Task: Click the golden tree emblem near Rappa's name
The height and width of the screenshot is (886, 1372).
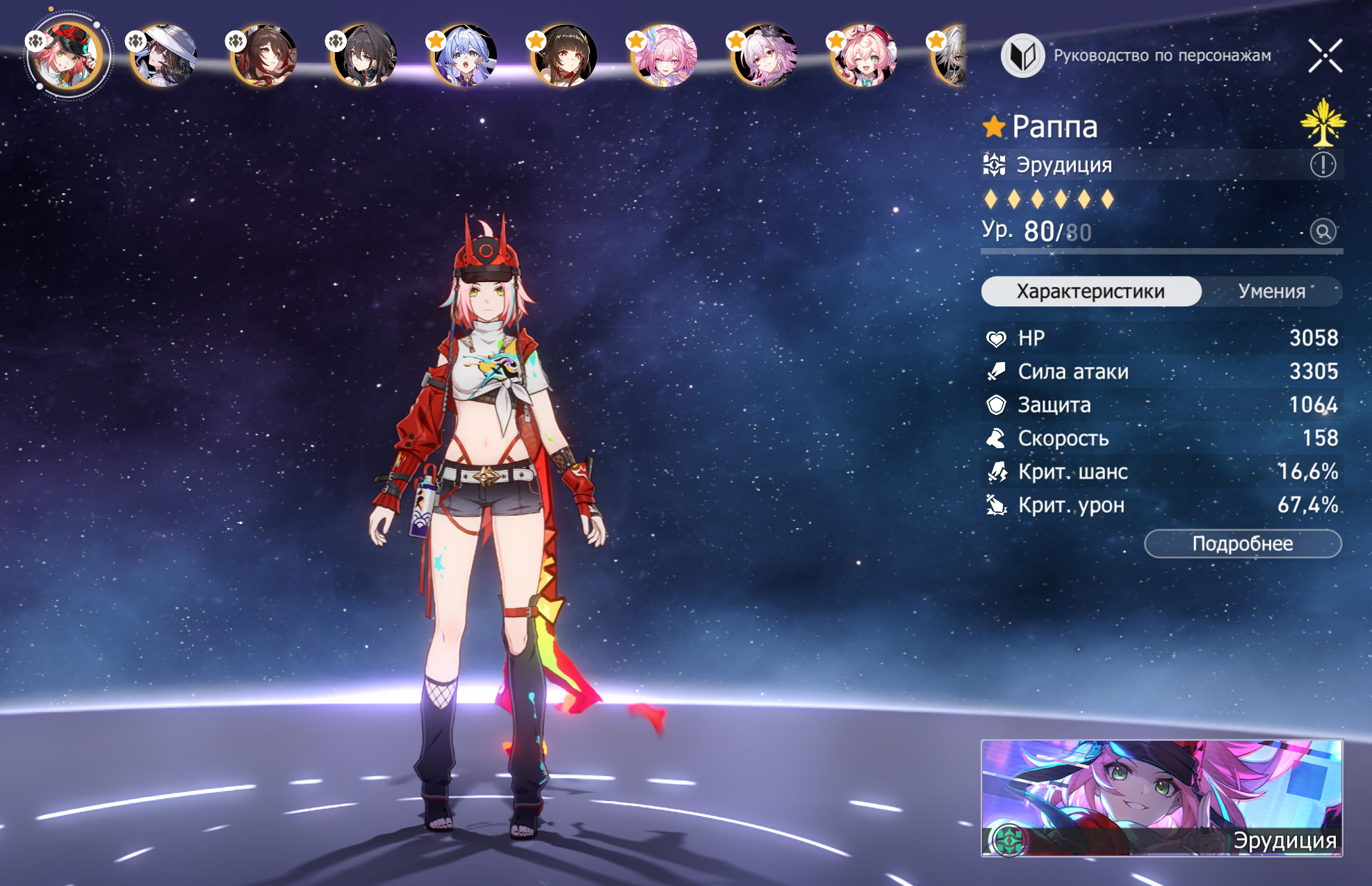Action: tap(1323, 123)
